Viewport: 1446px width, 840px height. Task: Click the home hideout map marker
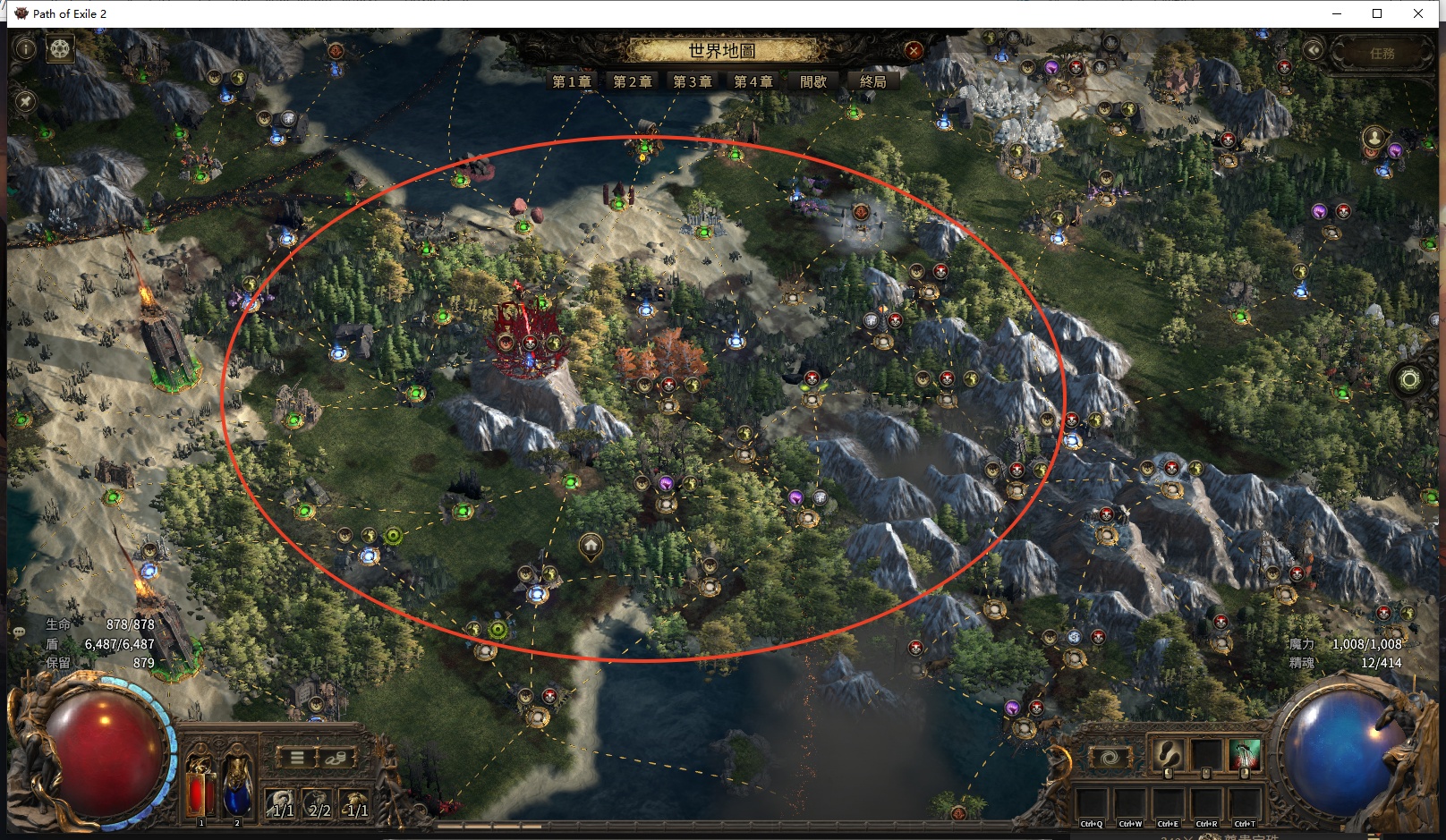pyautogui.click(x=591, y=545)
